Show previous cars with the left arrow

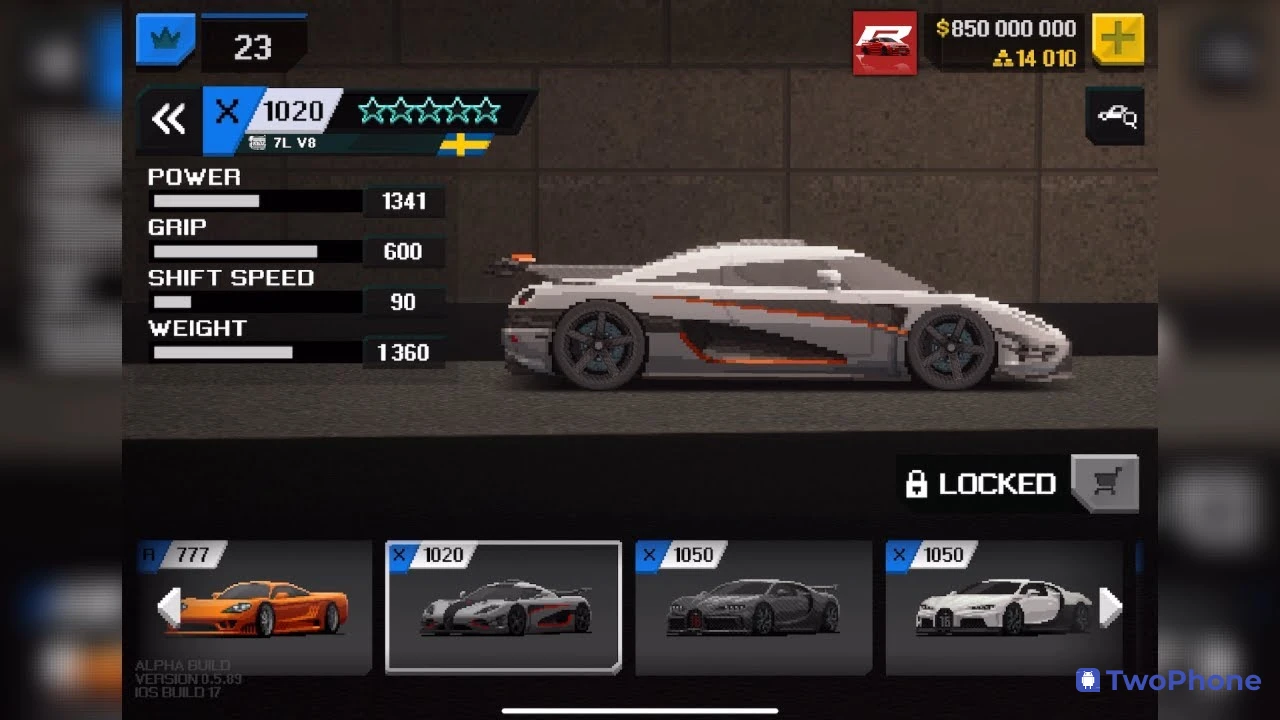[169, 607]
